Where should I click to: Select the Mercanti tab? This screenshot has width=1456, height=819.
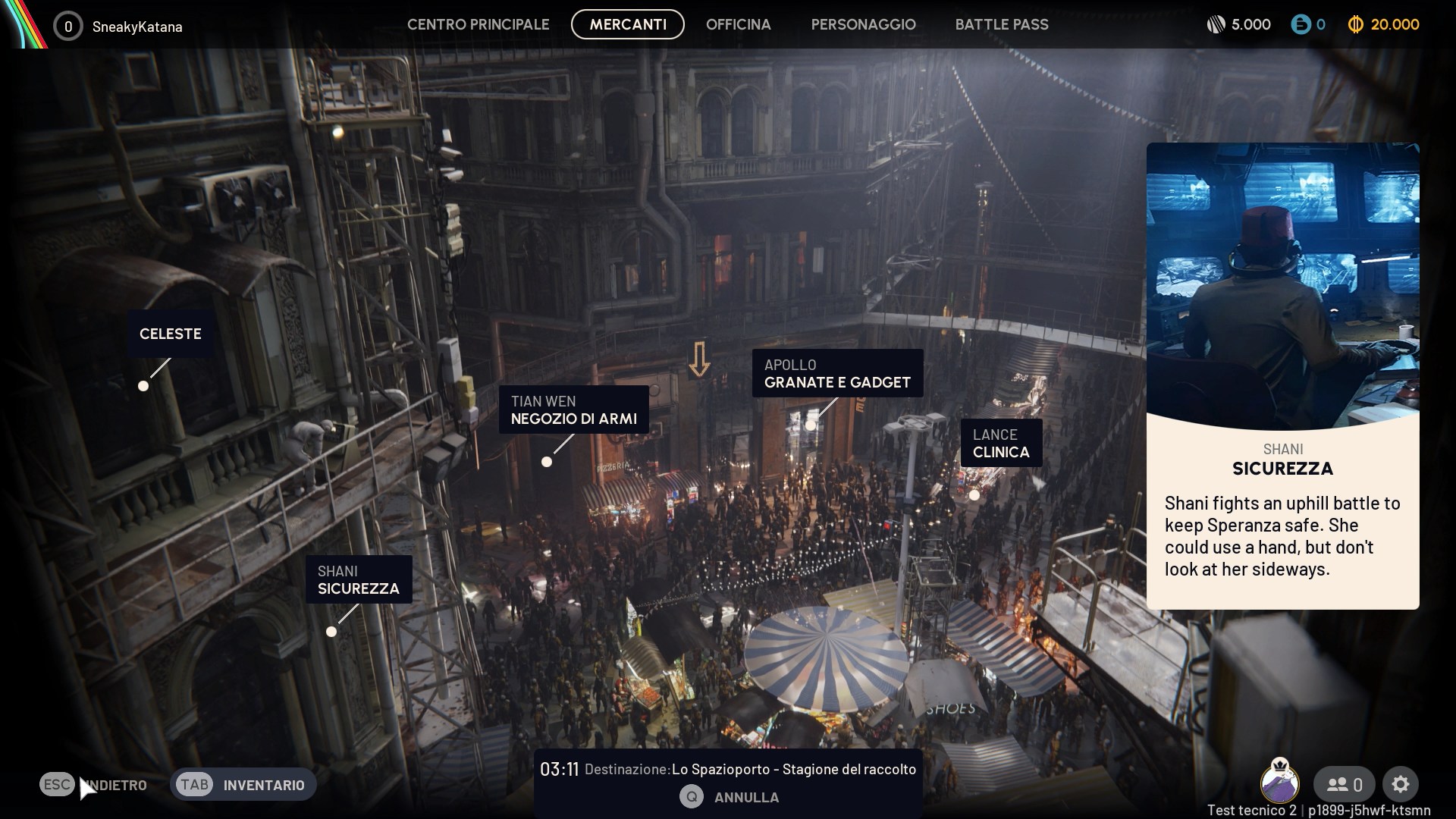point(628,24)
